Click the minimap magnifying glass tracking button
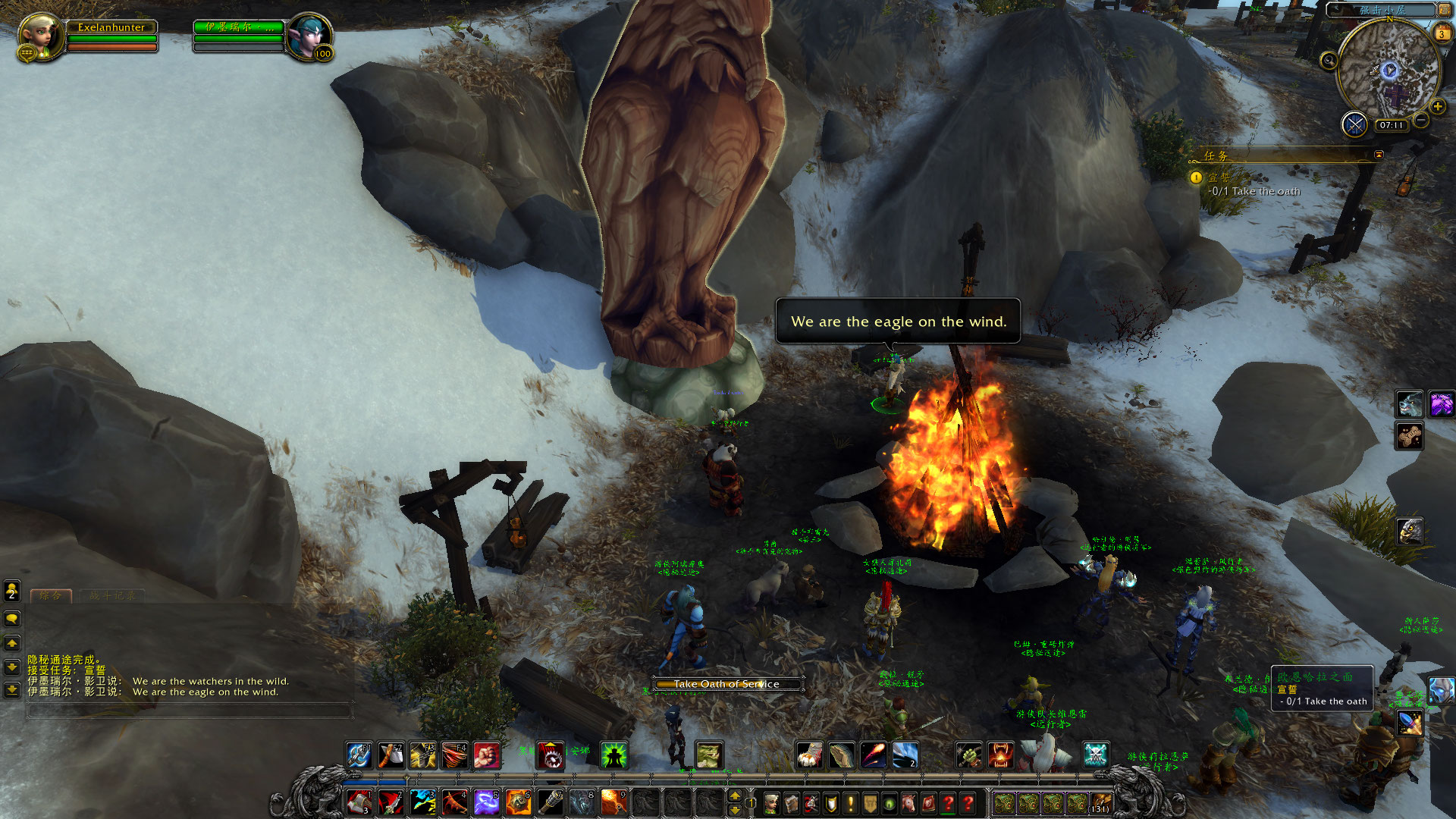Screen dimensions: 1456x819 [1329, 61]
